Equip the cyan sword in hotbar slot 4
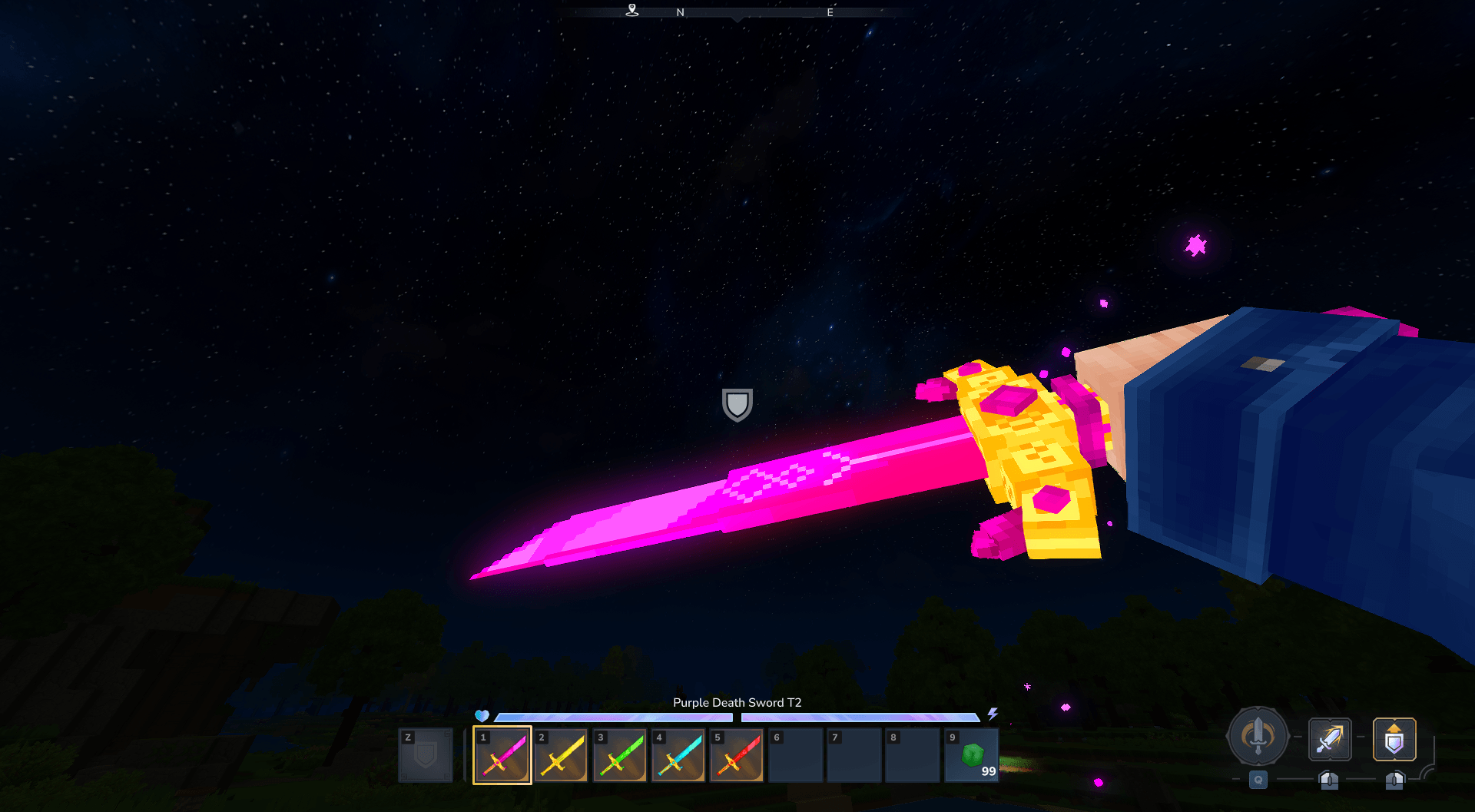This screenshot has height=812, width=1475. pos(678,755)
